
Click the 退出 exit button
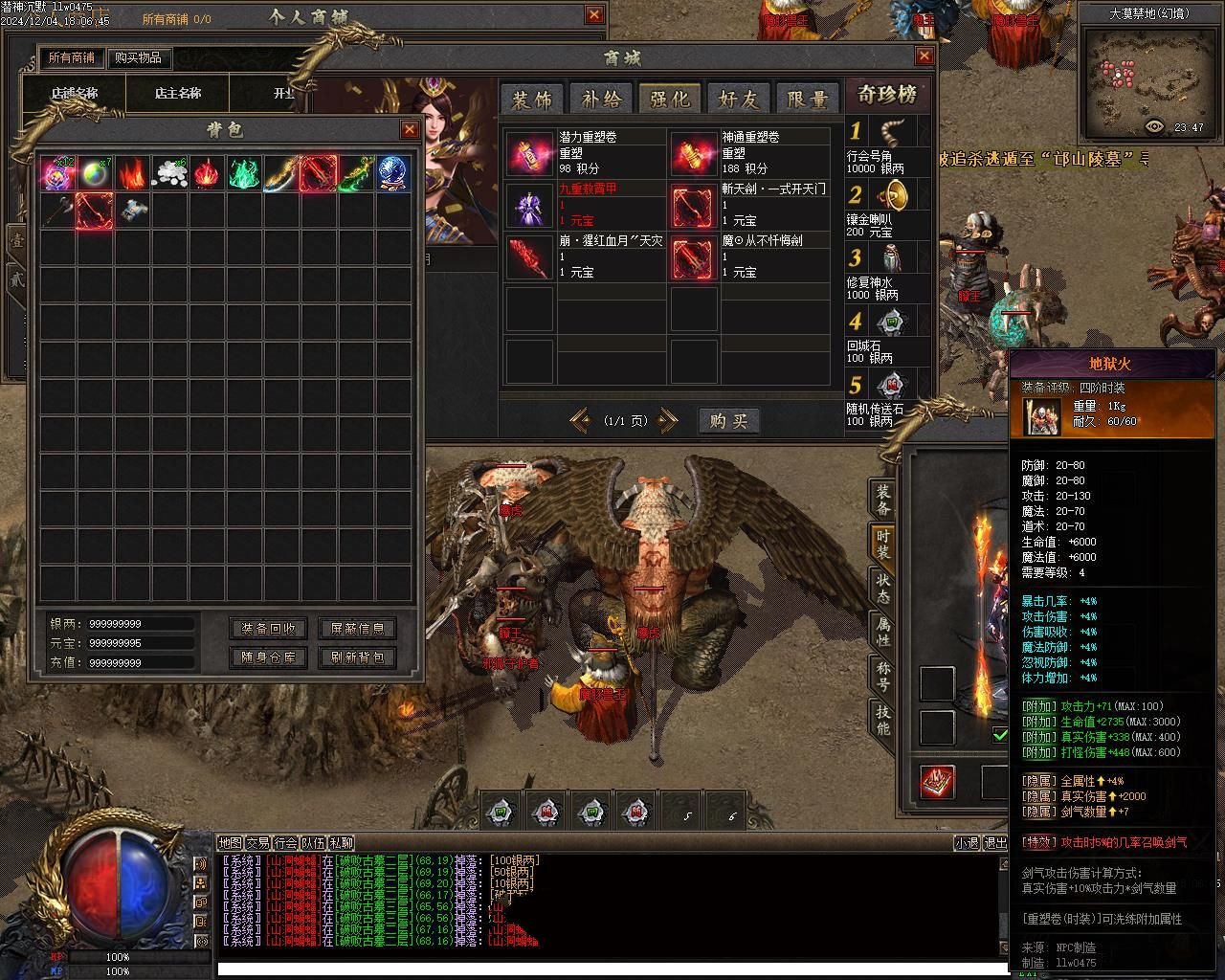click(996, 843)
